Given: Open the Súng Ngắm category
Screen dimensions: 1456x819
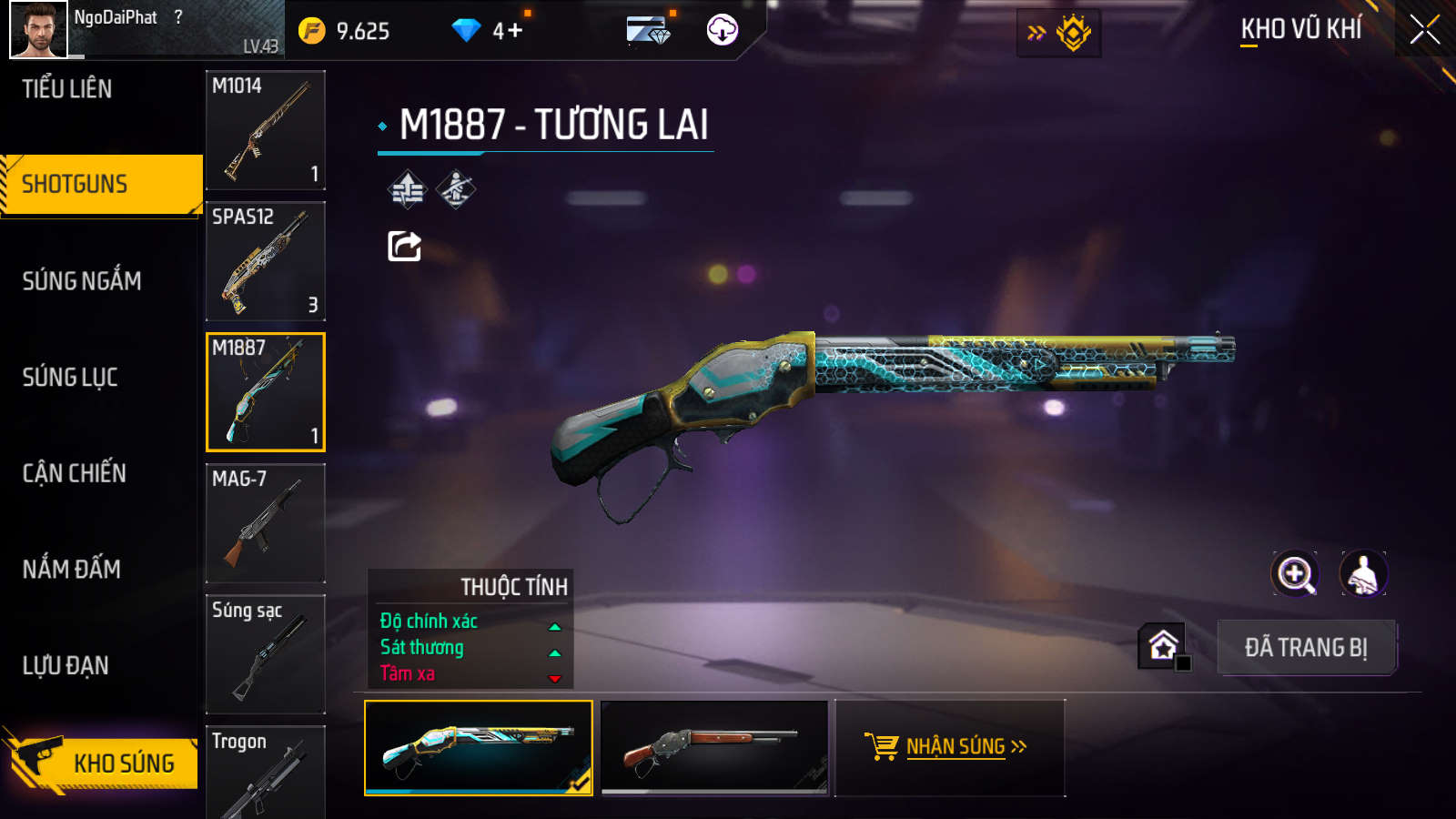Looking at the screenshot, I should click(82, 281).
